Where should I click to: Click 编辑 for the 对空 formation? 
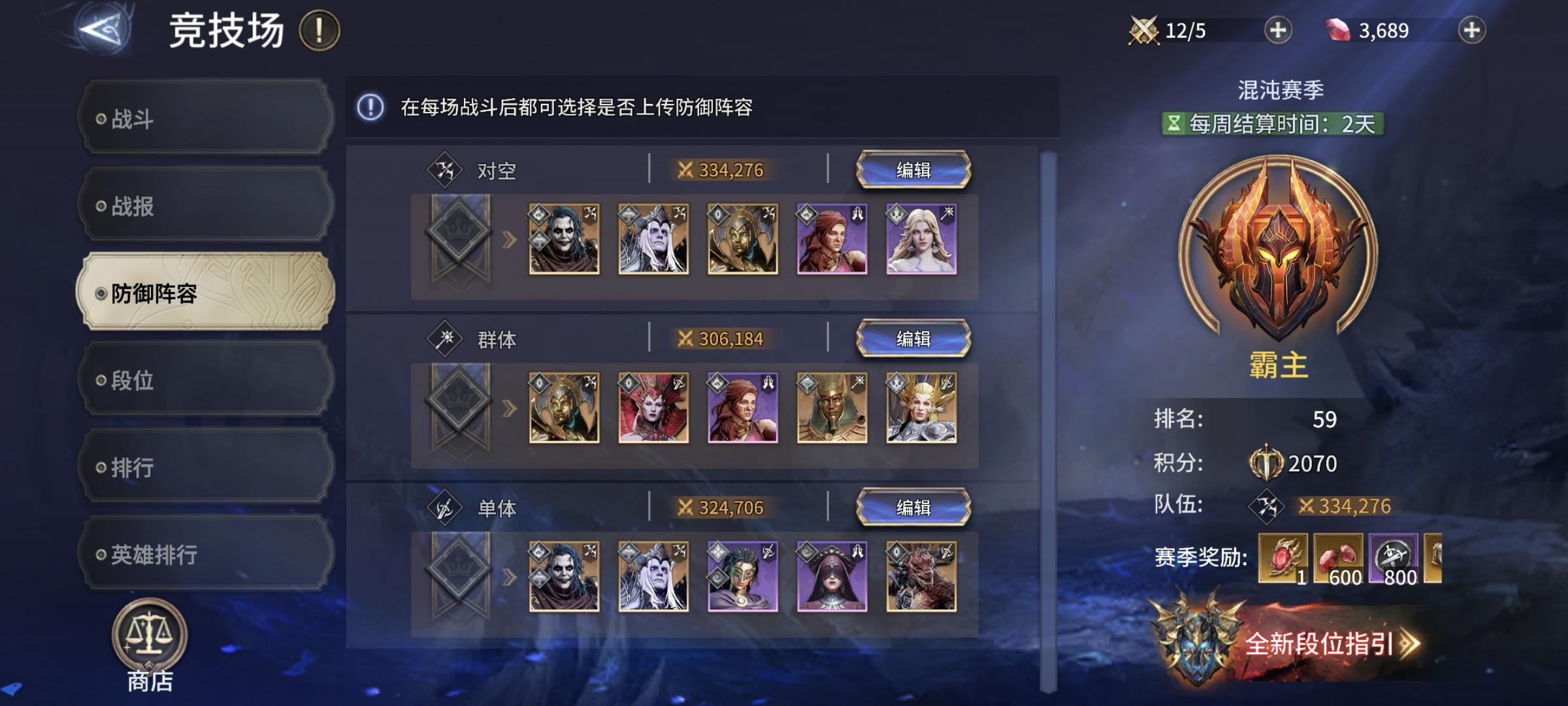[x=914, y=169]
